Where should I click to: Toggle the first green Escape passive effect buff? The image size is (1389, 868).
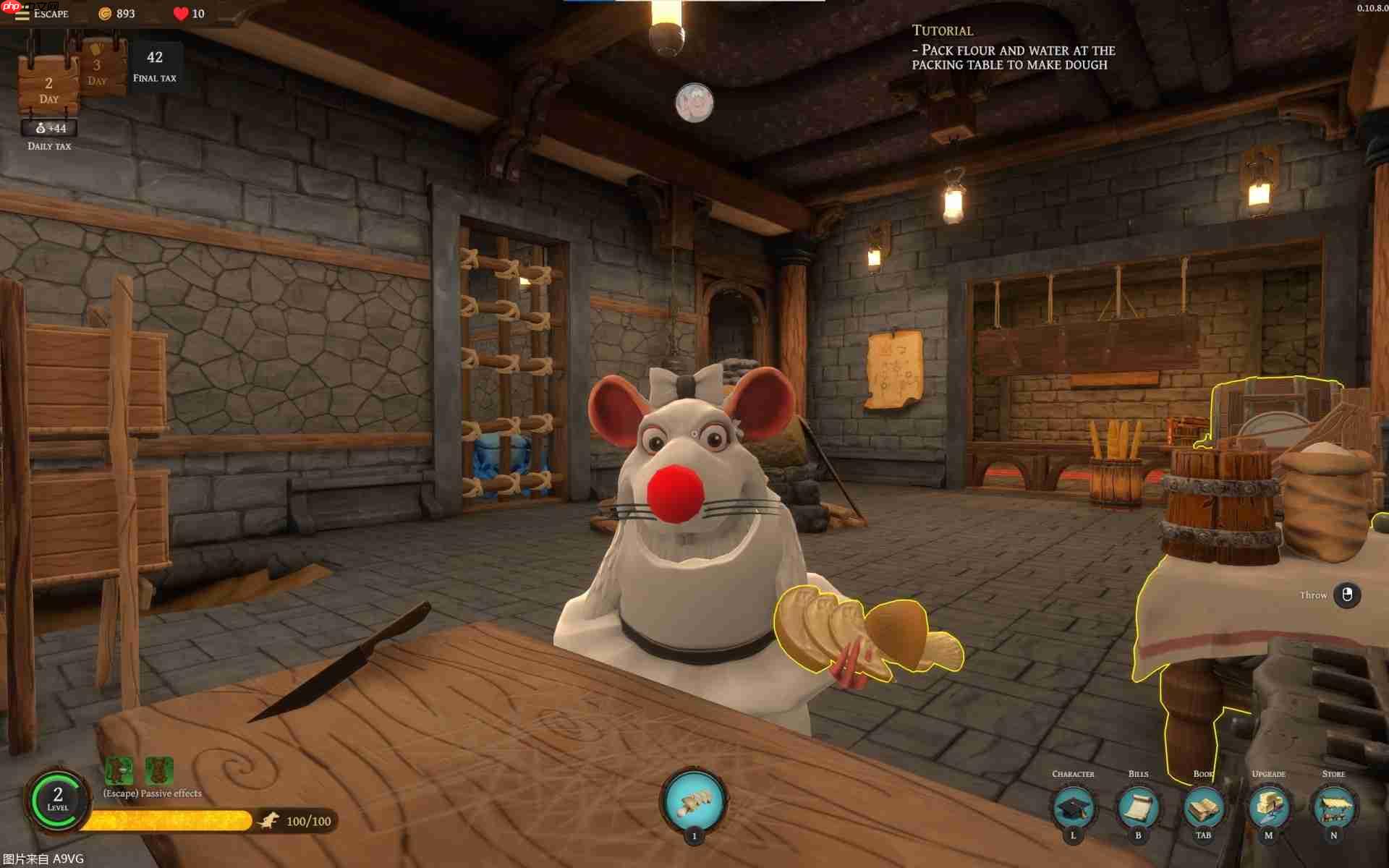117,770
